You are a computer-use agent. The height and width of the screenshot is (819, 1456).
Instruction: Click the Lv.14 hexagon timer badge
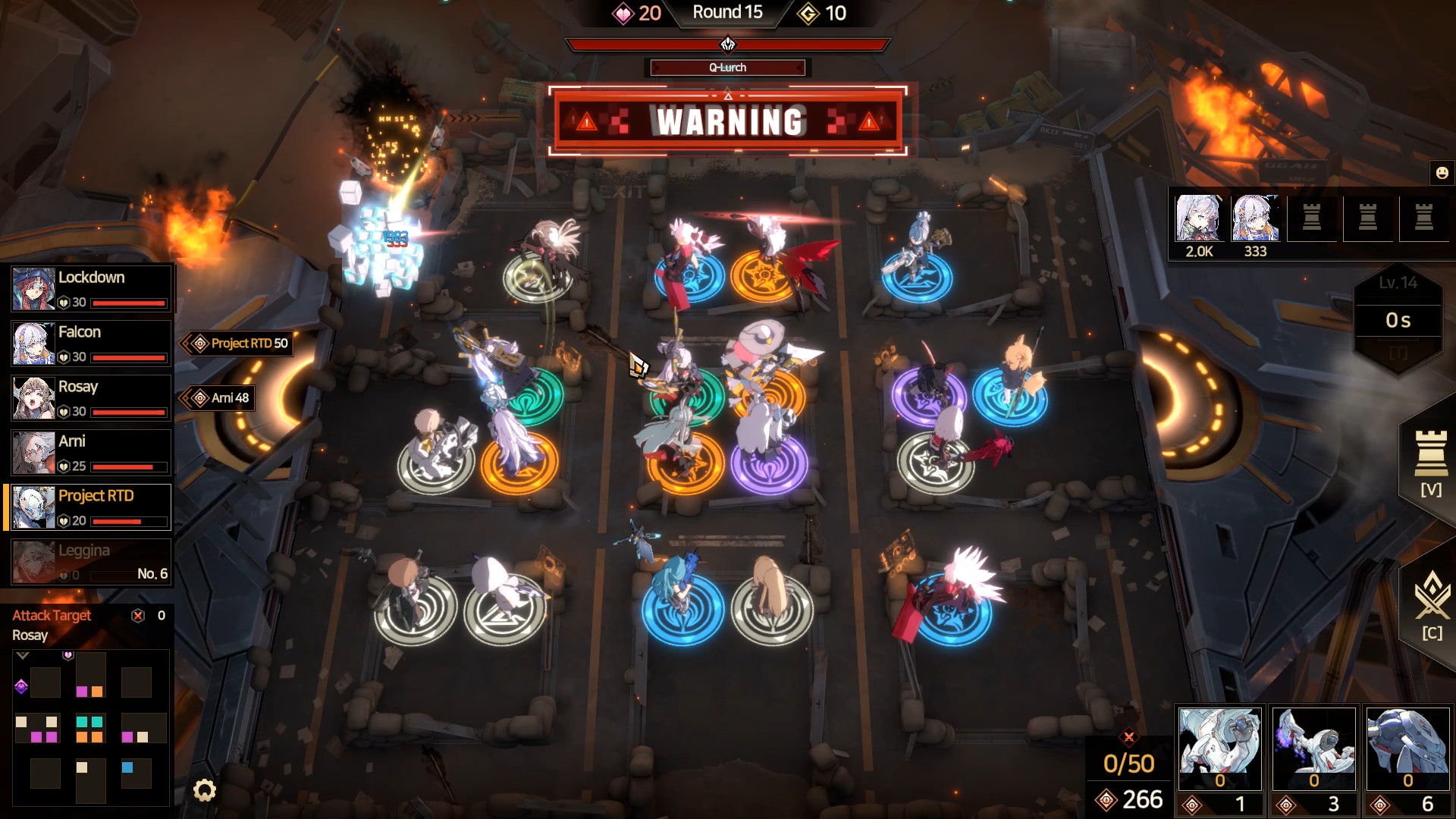click(x=1398, y=318)
